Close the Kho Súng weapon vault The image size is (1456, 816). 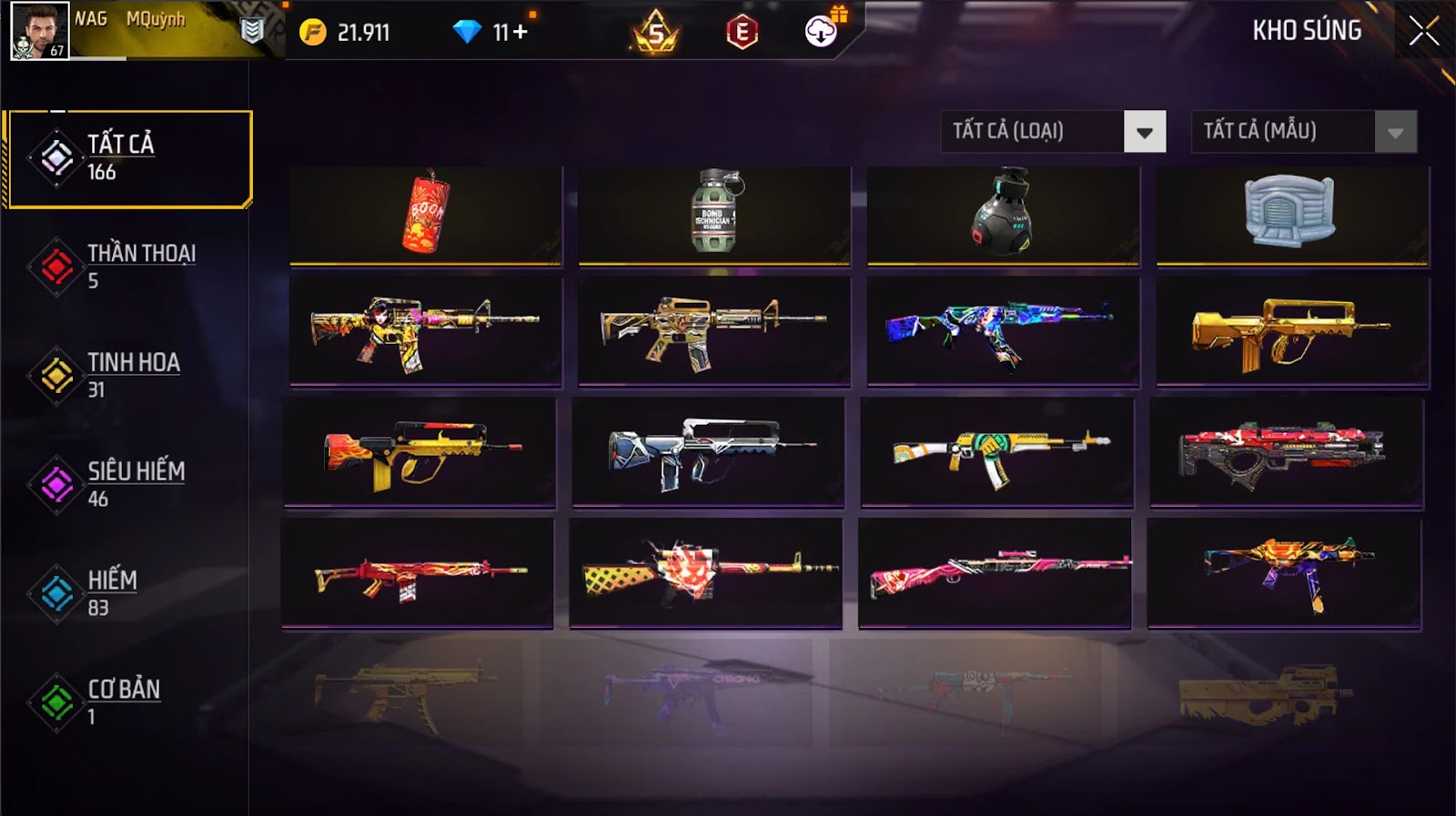(x=1423, y=32)
